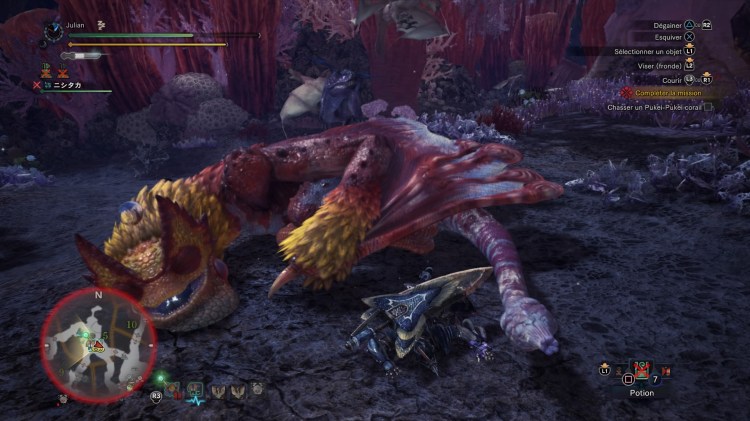The width and height of the screenshot is (750, 421).
Task: Click the Pukei-Pukei corail objective checkbox
Action: click(708, 107)
